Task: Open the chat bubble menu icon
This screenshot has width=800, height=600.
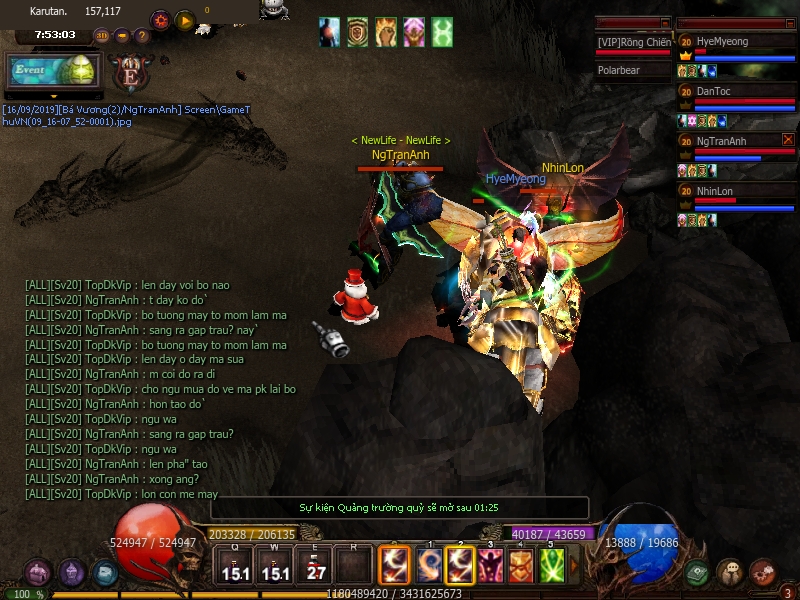Action: coord(730,573)
